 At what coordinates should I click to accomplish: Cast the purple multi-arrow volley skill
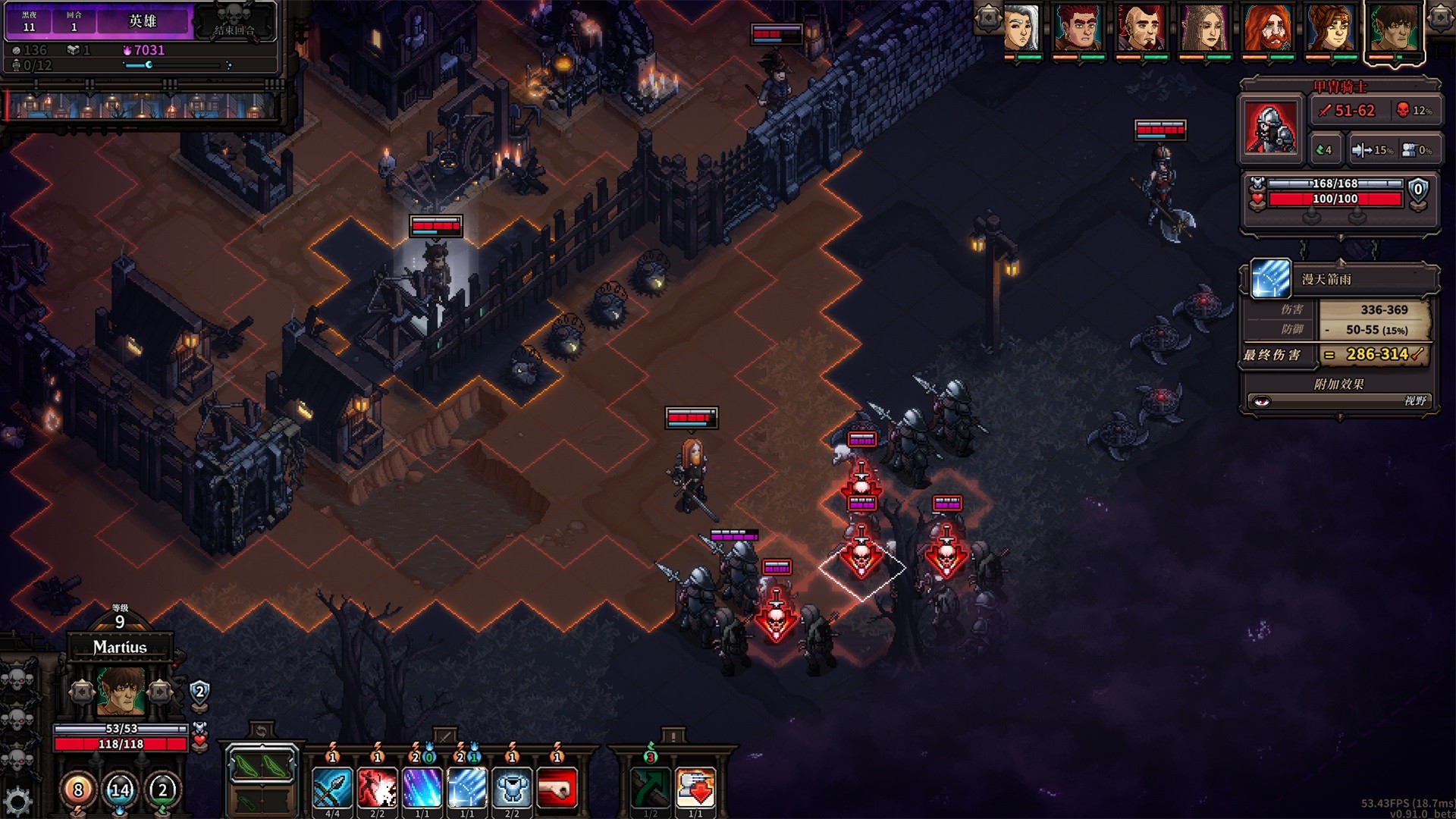coord(423,787)
